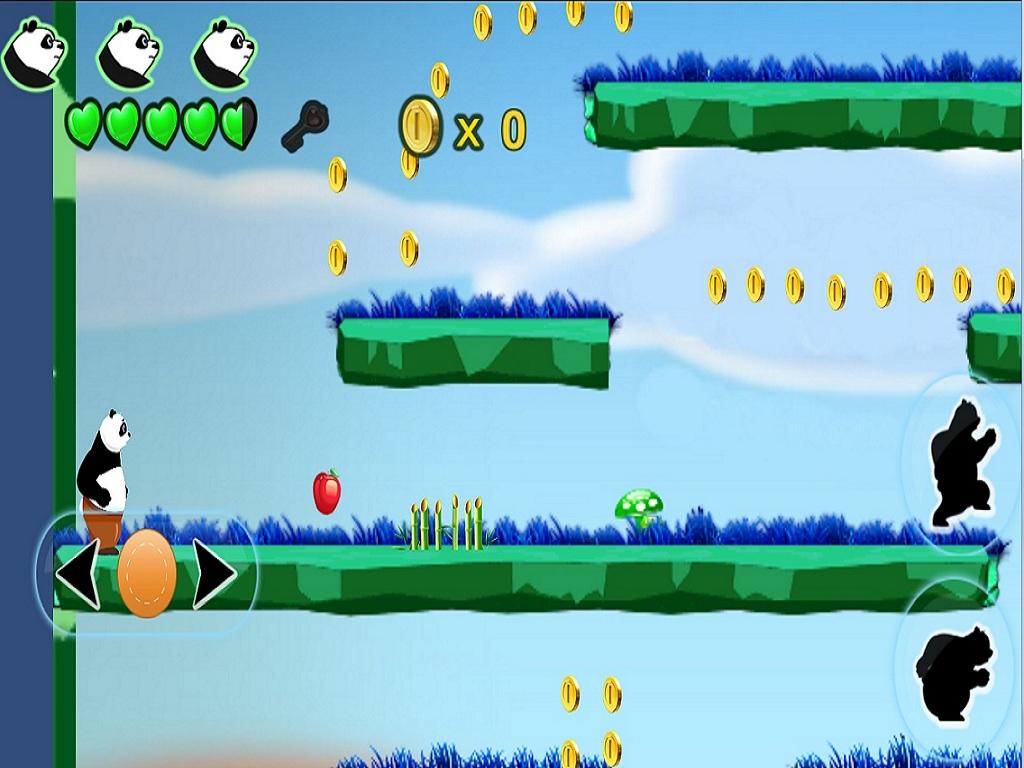Activate the crouching panda silhouette action button
Viewport: 1024px width, 768px height.
pos(955,671)
